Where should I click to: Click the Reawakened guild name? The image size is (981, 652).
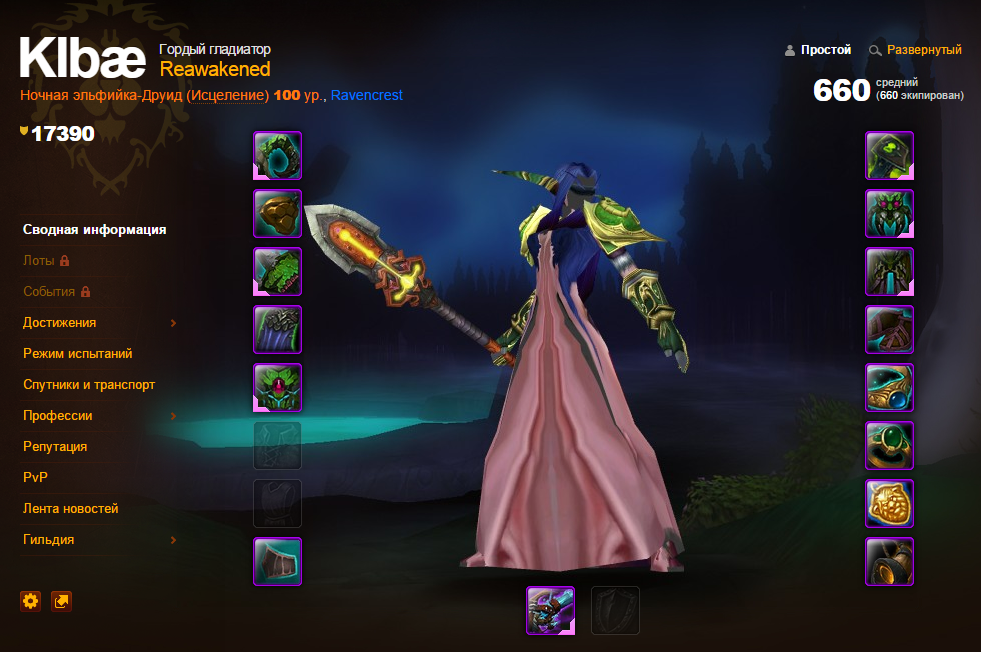tap(215, 69)
